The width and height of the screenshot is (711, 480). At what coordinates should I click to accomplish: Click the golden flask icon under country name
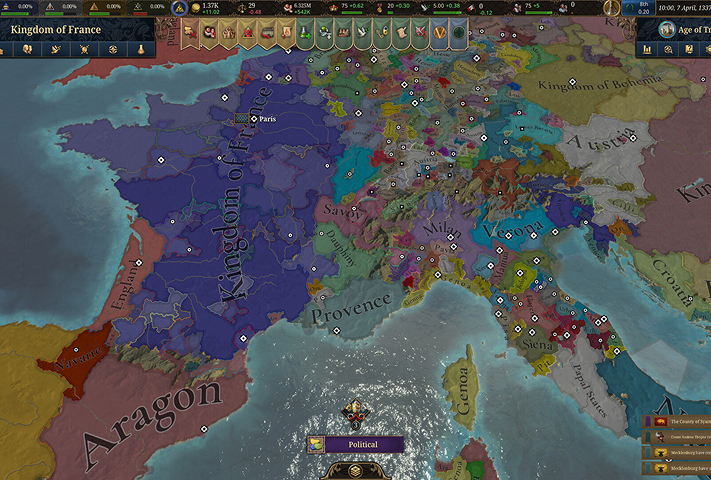(142, 49)
